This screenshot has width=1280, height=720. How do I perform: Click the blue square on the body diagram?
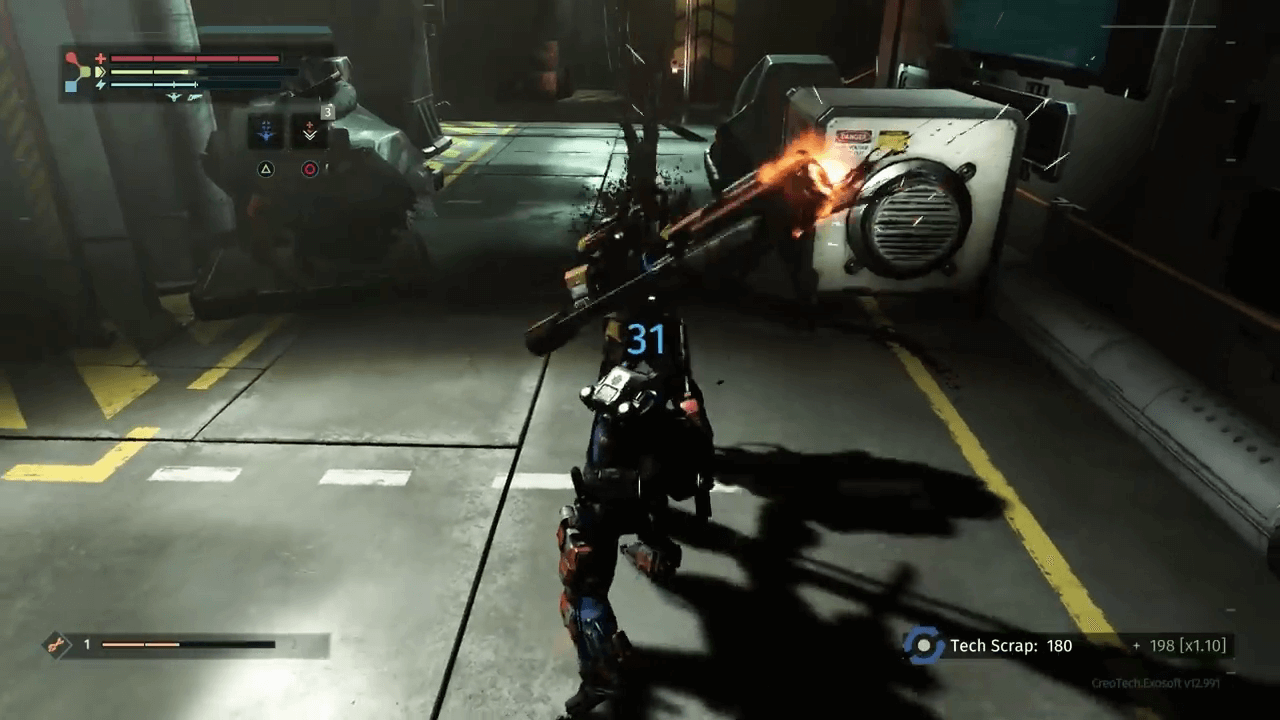pos(71,86)
